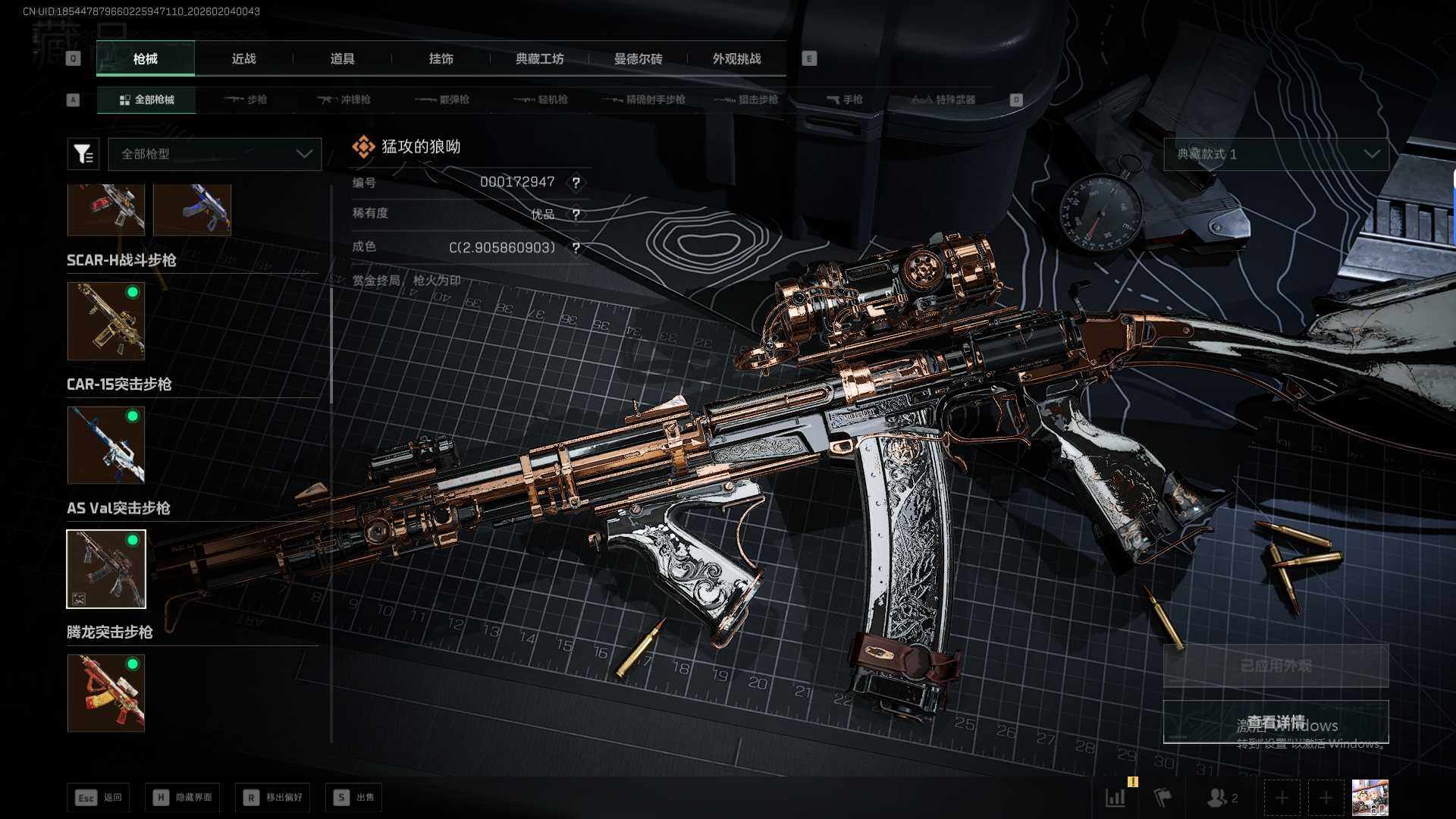
Task: Switch to the 近战 melee tab
Action: (243, 58)
